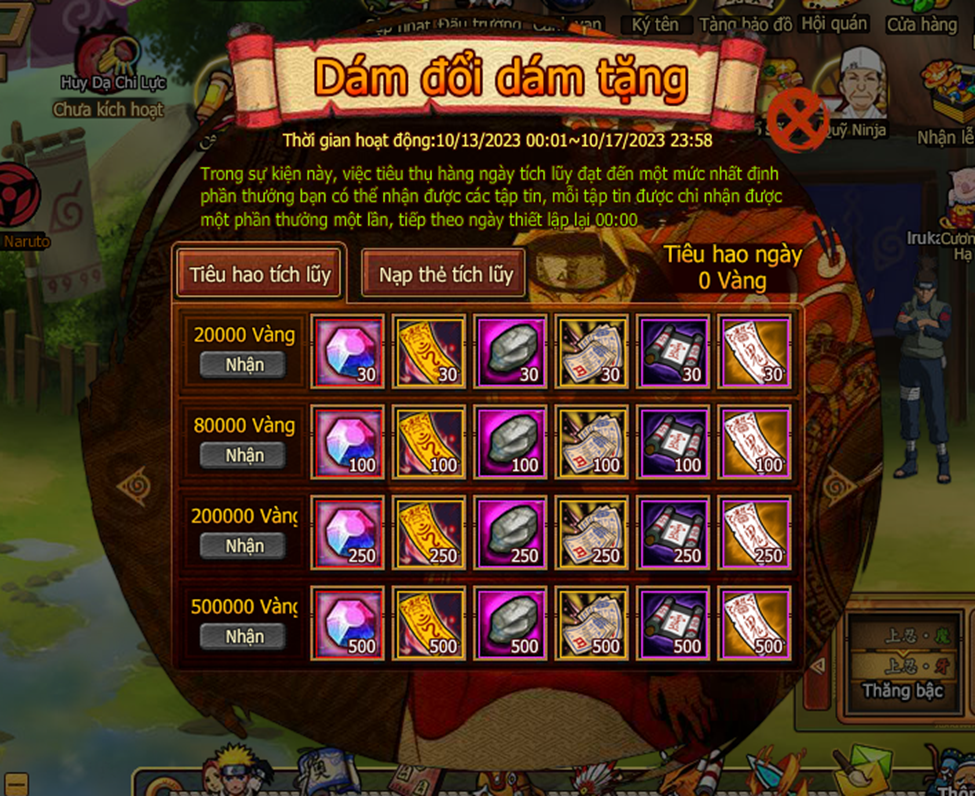
Task: Select the golden talisman reward worth 250
Action: [429, 533]
